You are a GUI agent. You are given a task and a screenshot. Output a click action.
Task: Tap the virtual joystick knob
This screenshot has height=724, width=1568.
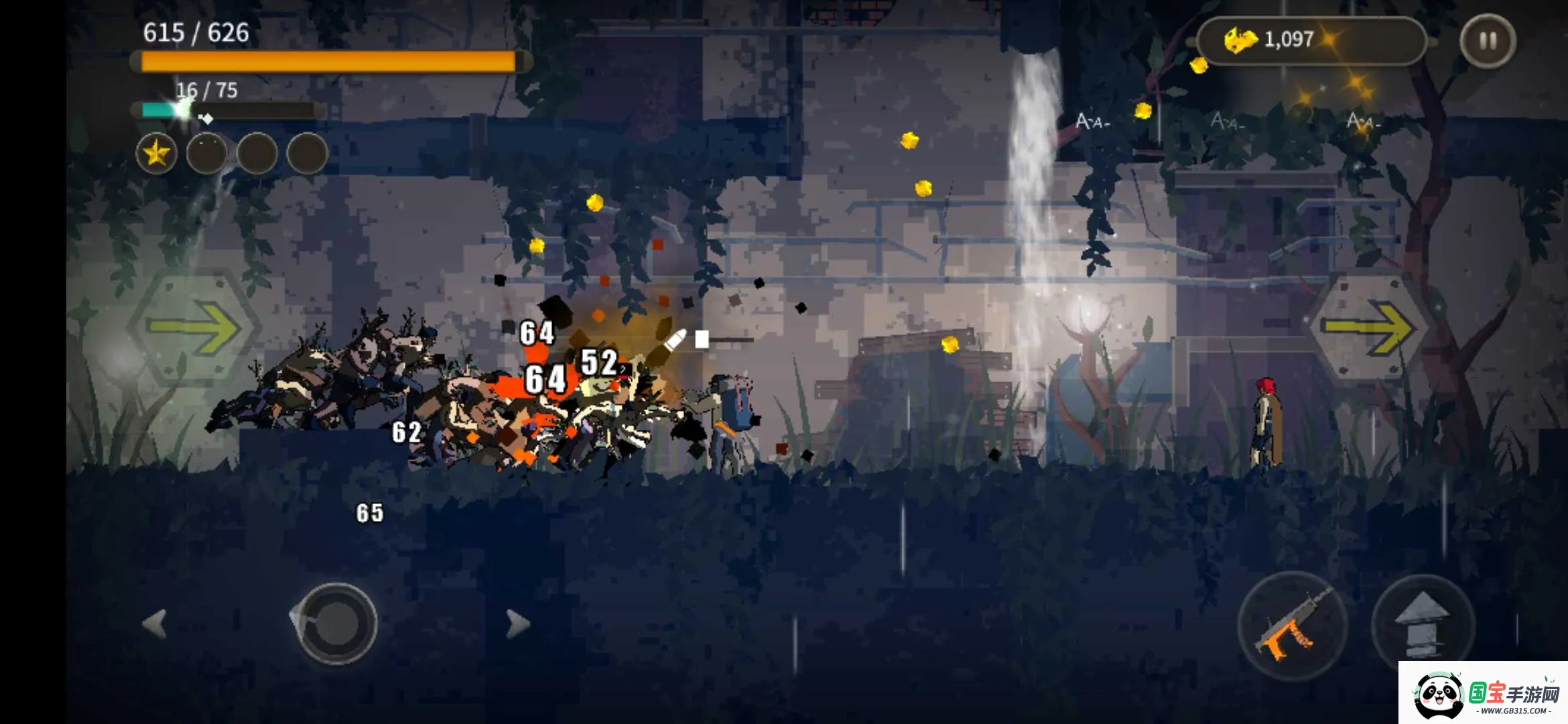[x=336, y=623]
